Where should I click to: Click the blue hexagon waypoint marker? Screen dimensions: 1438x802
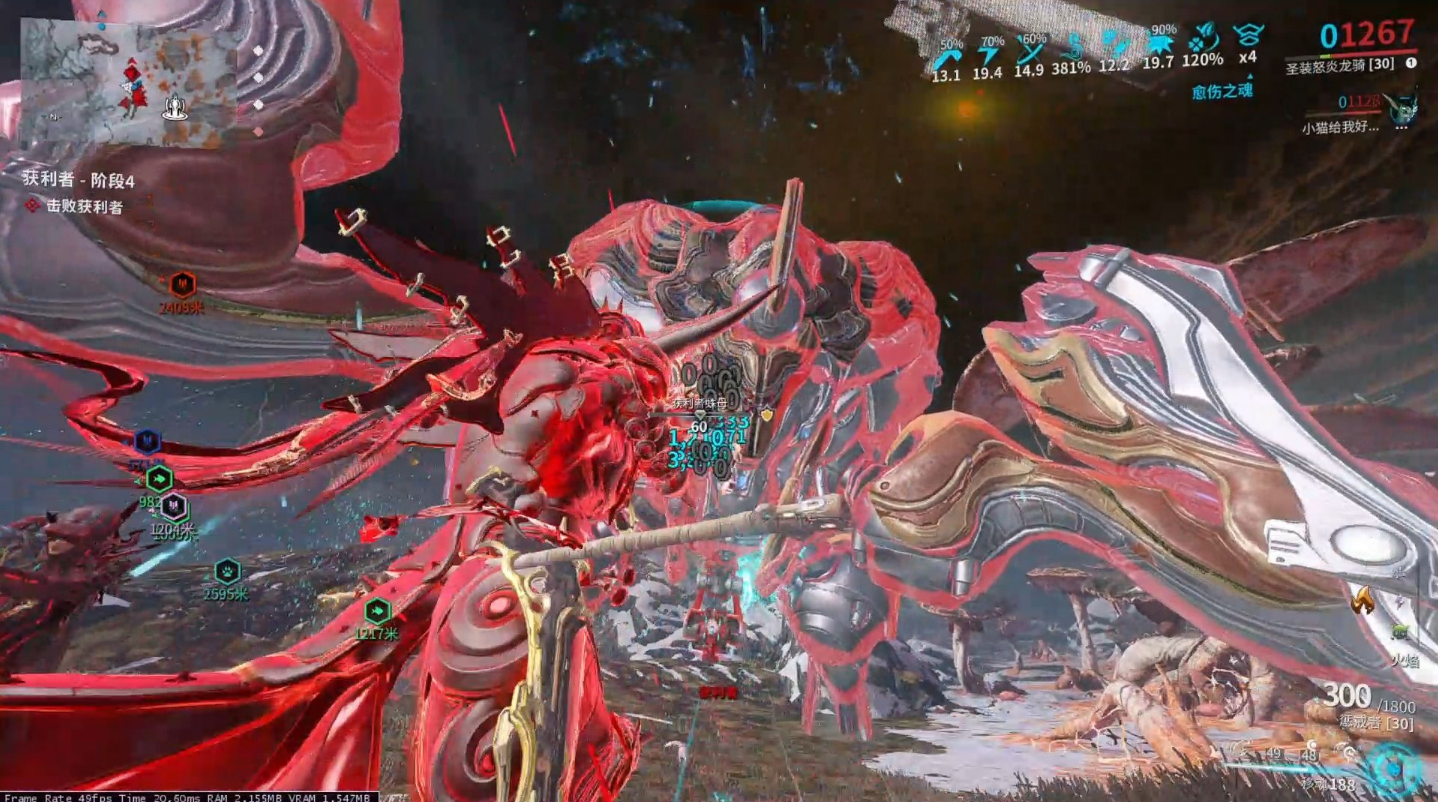point(147,441)
